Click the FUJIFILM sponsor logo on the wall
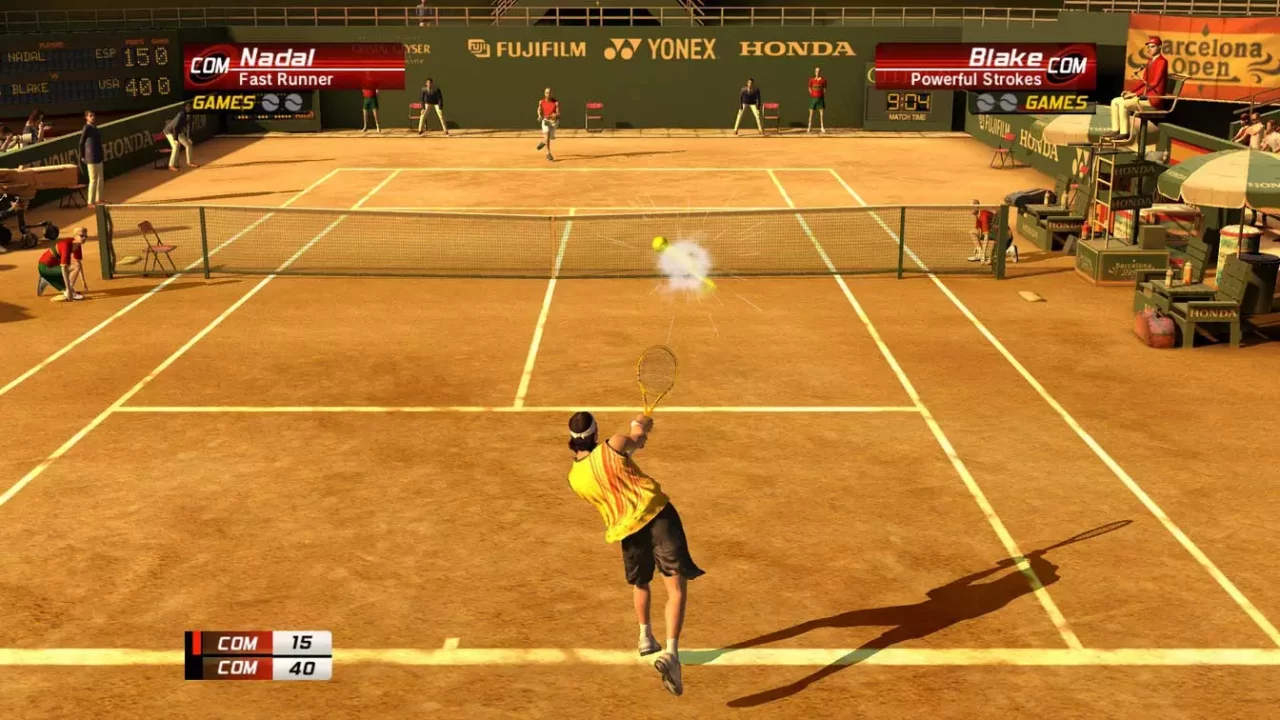Screen dimensions: 1280x720 coord(528,48)
